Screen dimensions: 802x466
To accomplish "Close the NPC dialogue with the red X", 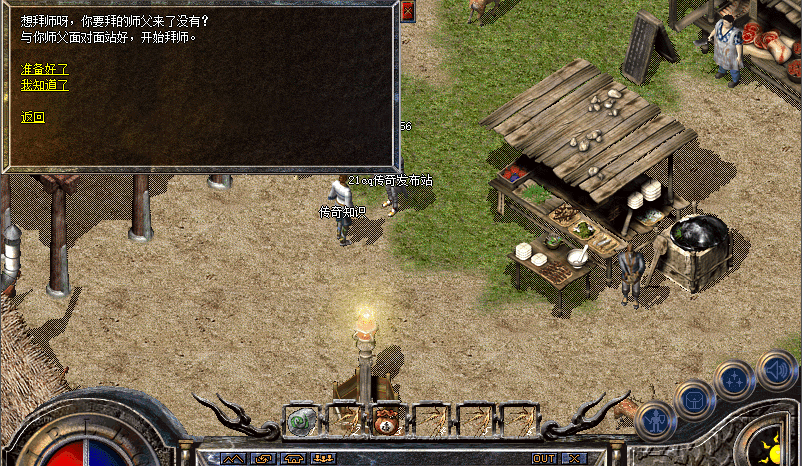I will (x=407, y=11).
